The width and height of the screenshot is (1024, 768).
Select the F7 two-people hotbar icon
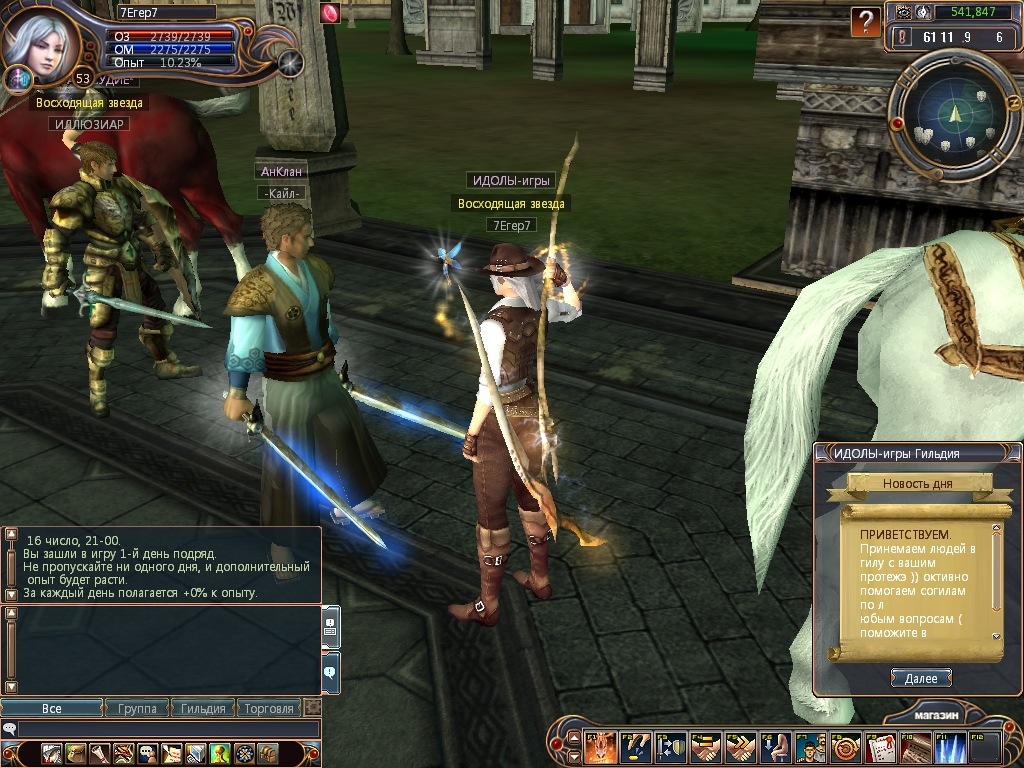coord(810,748)
